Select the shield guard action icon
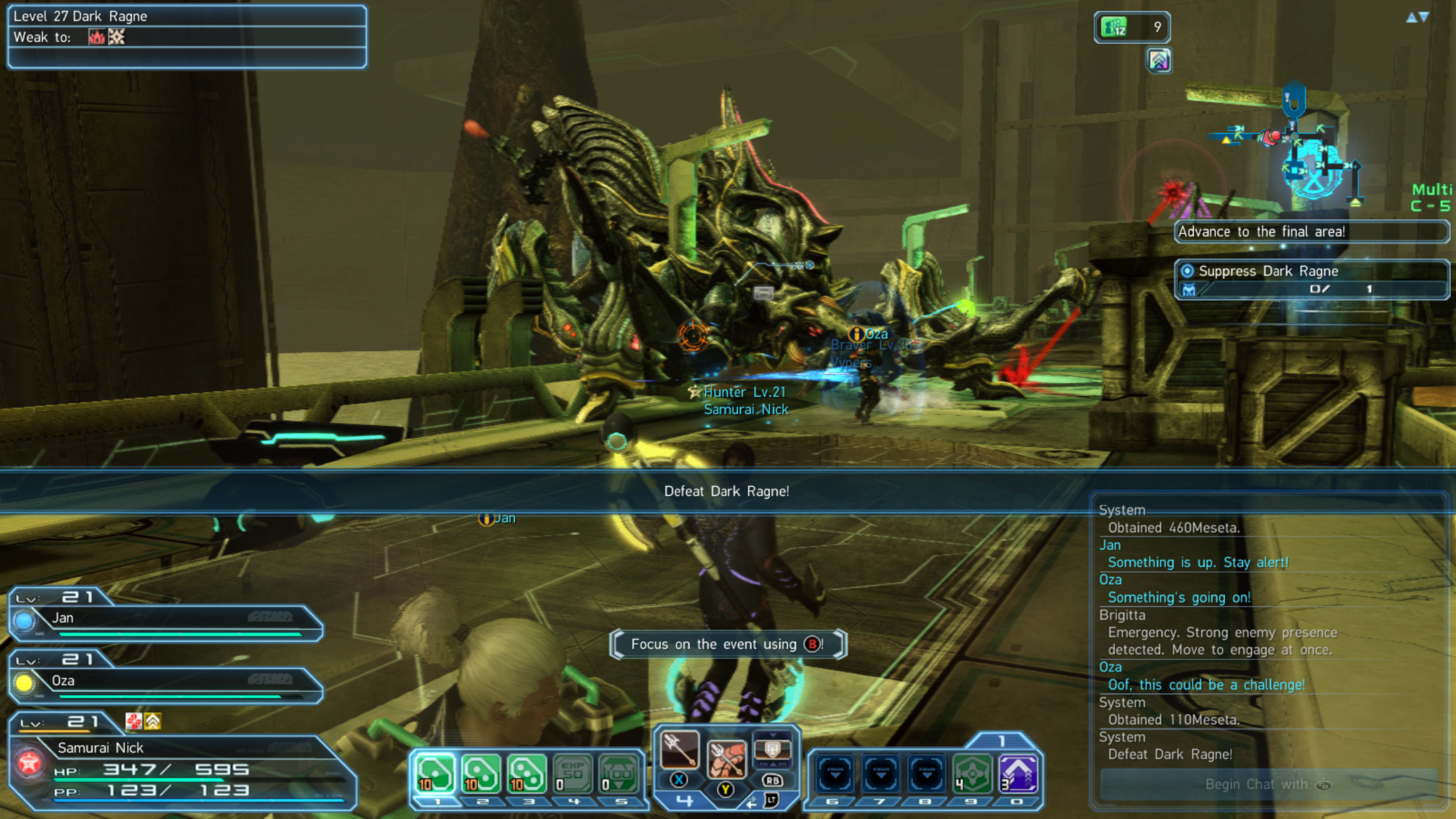The image size is (1456, 819). (772, 749)
